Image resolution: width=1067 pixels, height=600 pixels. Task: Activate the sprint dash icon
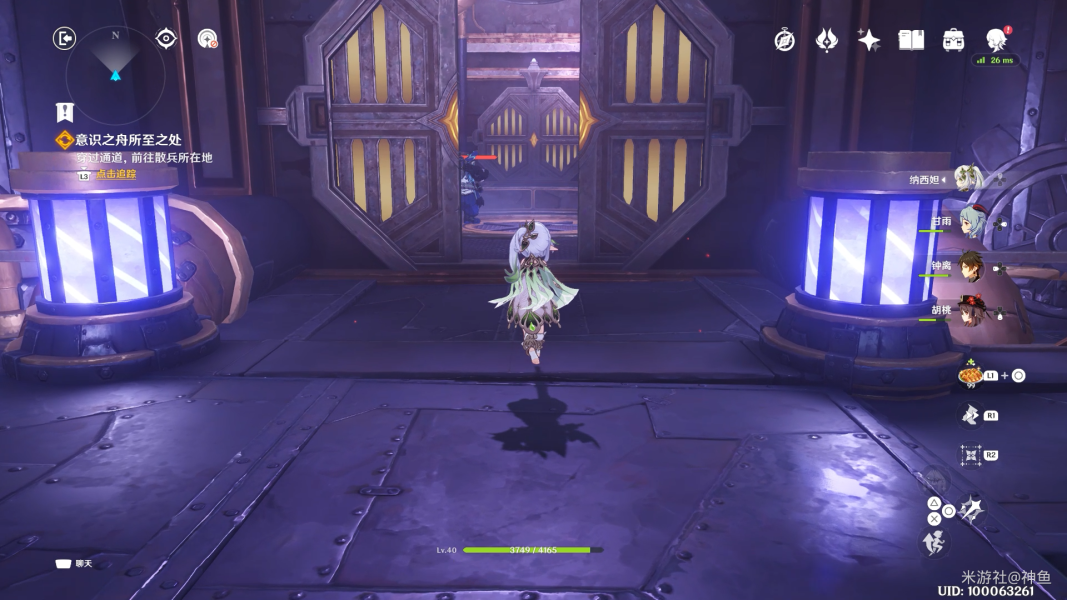932,543
